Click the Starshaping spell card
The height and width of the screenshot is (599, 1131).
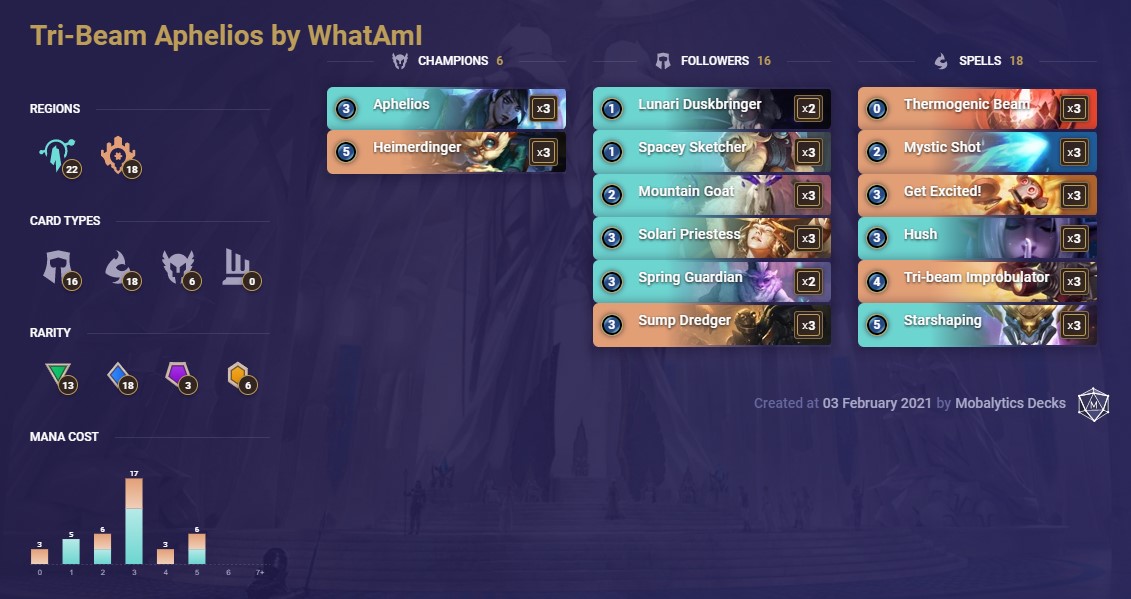pyautogui.click(x=976, y=325)
